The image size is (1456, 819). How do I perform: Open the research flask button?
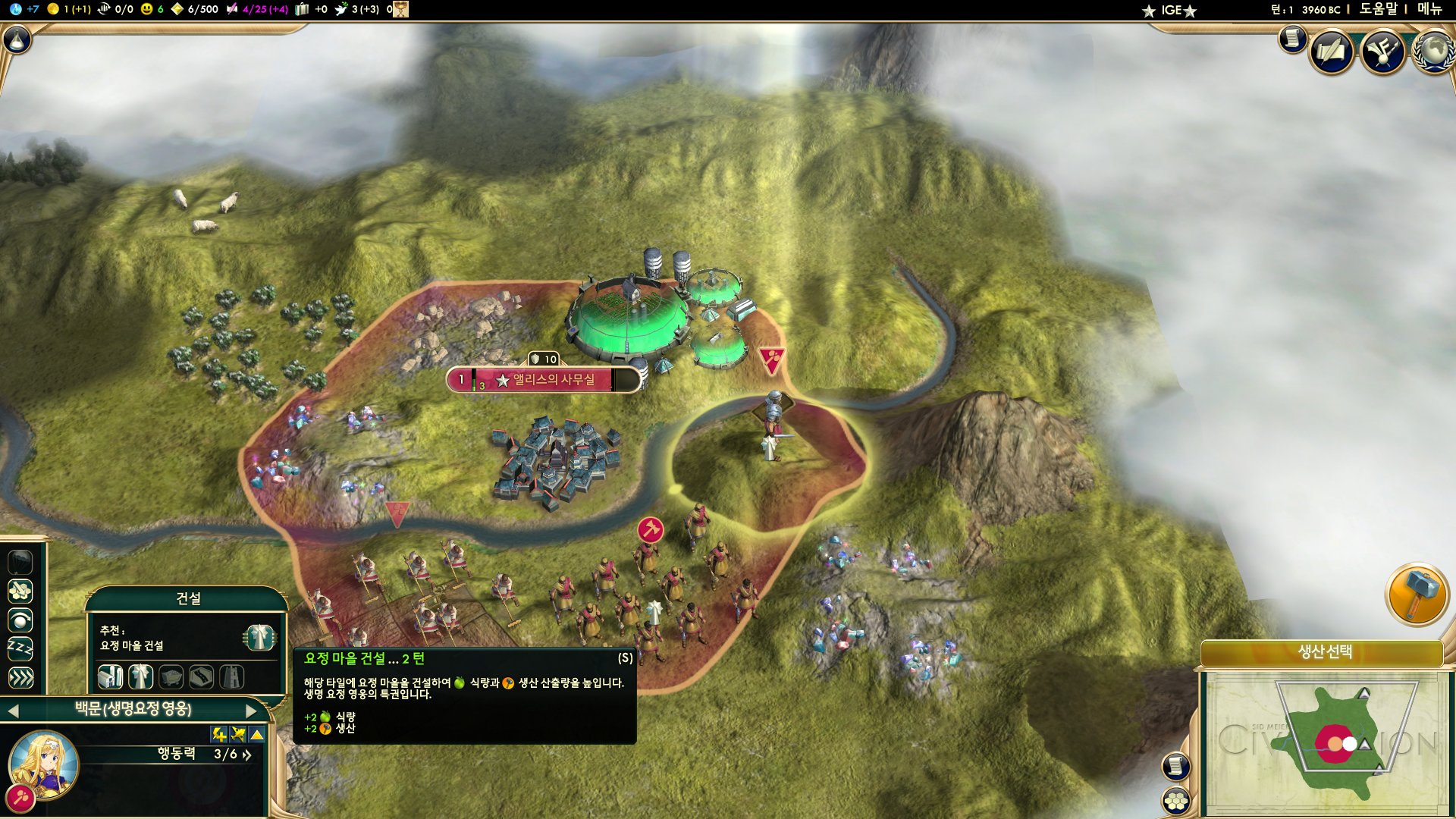tap(17, 39)
